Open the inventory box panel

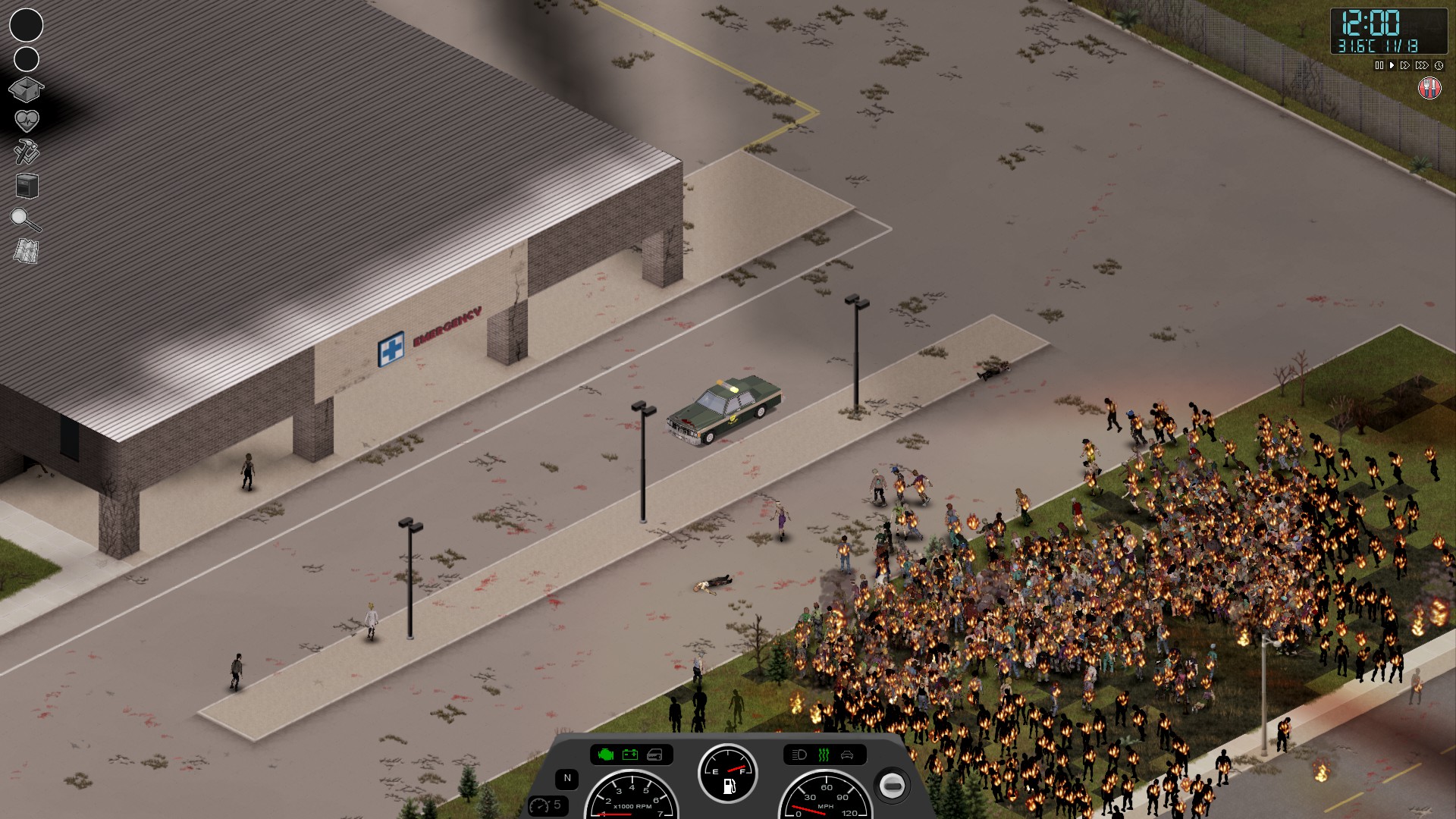pyautogui.click(x=25, y=89)
